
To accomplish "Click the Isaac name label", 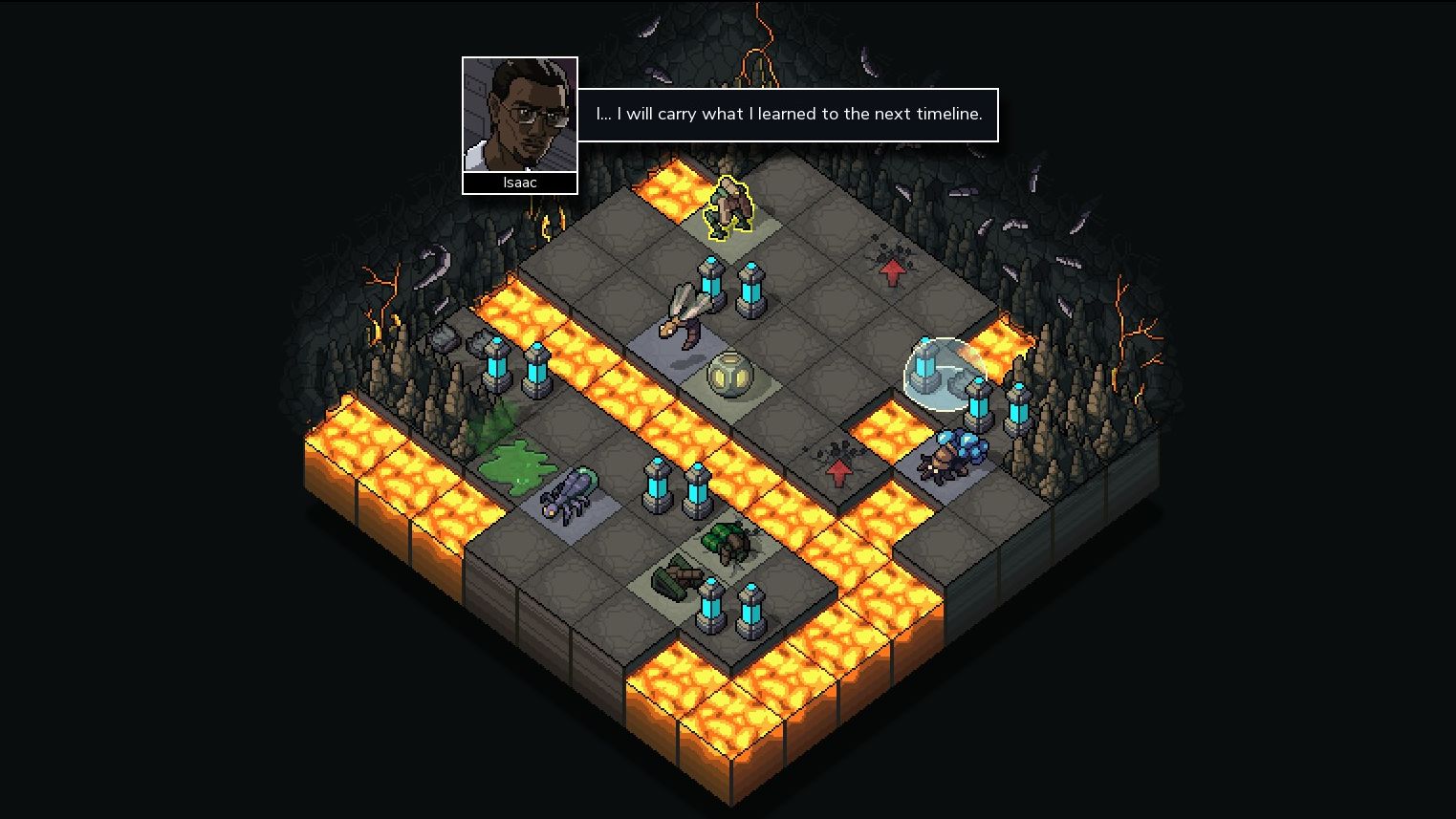I will (x=520, y=183).
